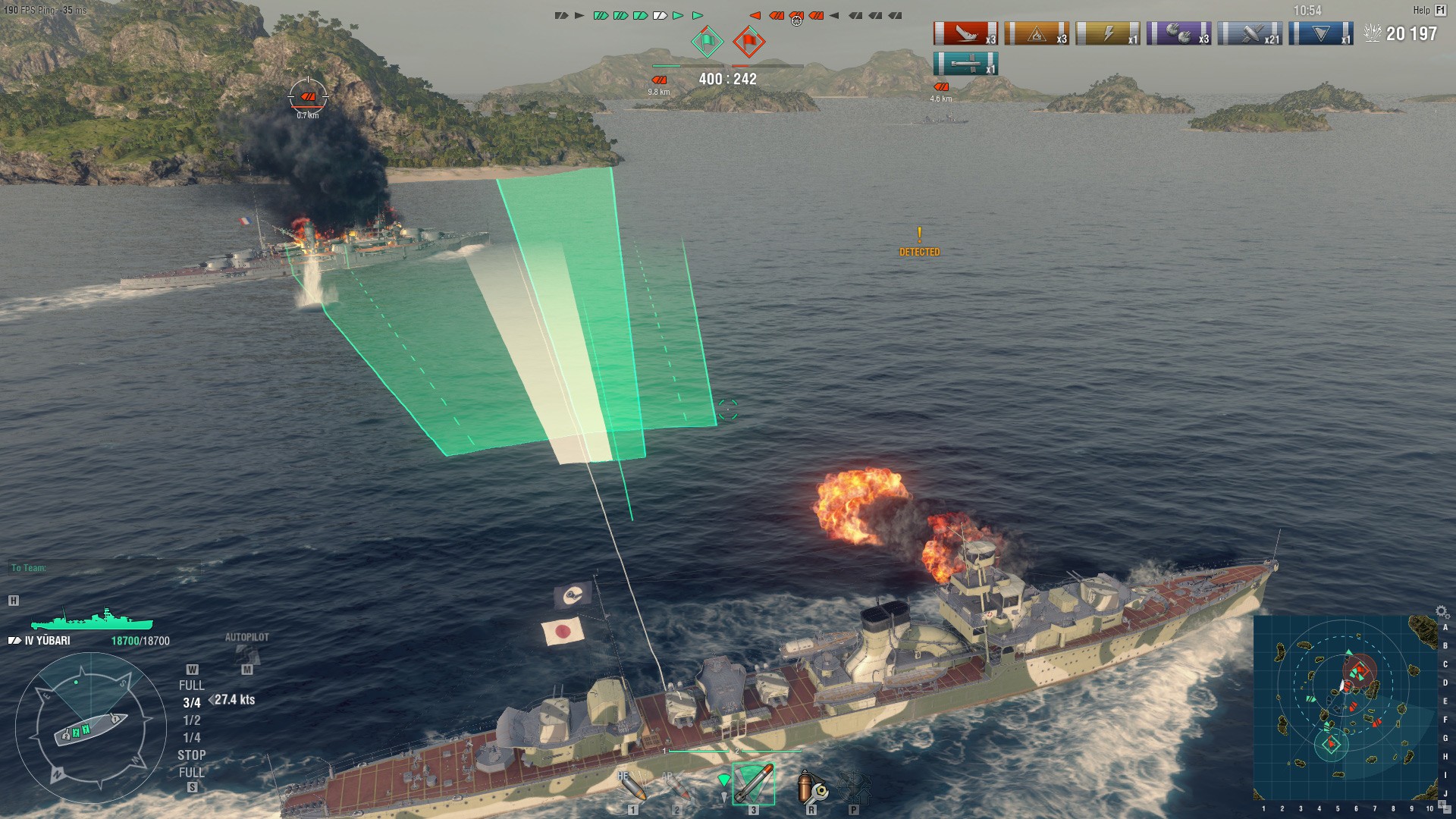Click the teal plane silhouette ribbon
1456x819 pixels.
coord(965,64)
